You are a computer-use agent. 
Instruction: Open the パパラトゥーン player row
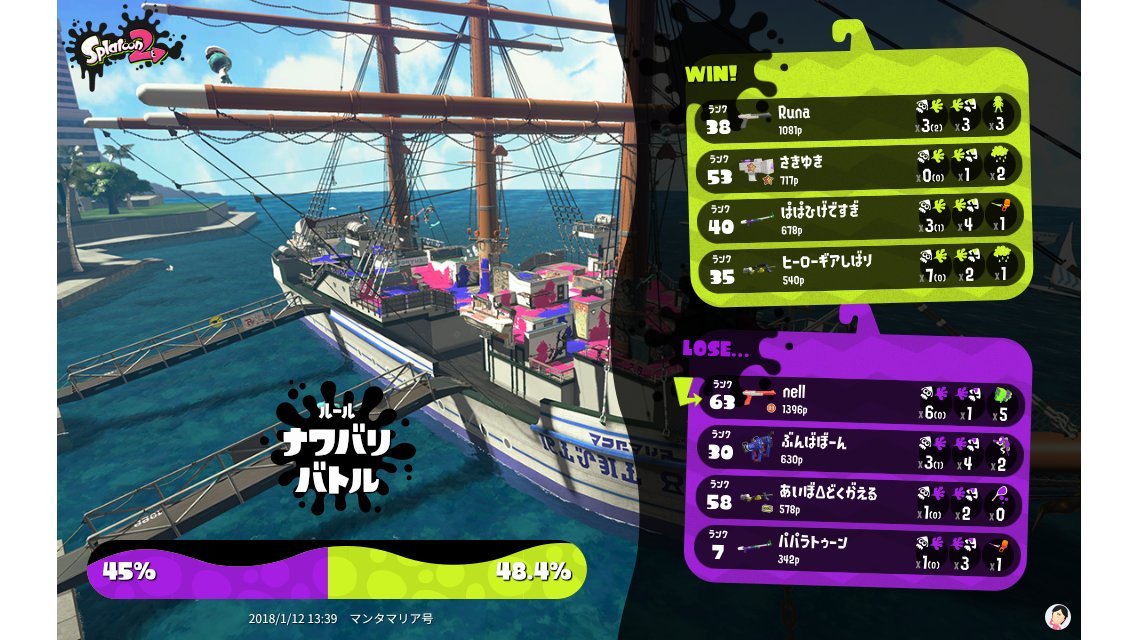click(x=860, y=550)
